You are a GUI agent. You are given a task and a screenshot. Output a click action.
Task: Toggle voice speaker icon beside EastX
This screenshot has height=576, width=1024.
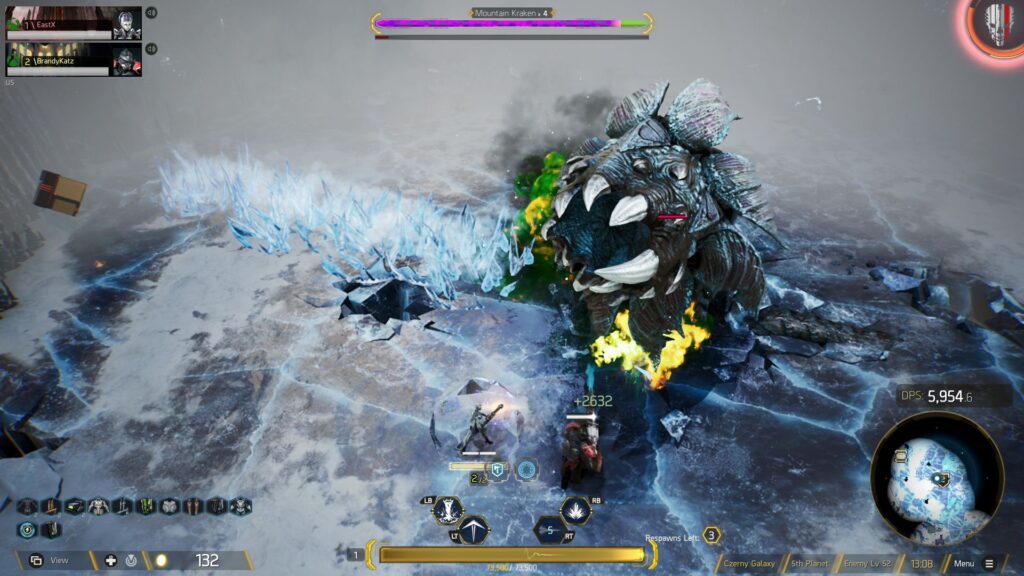coord(151,13)
